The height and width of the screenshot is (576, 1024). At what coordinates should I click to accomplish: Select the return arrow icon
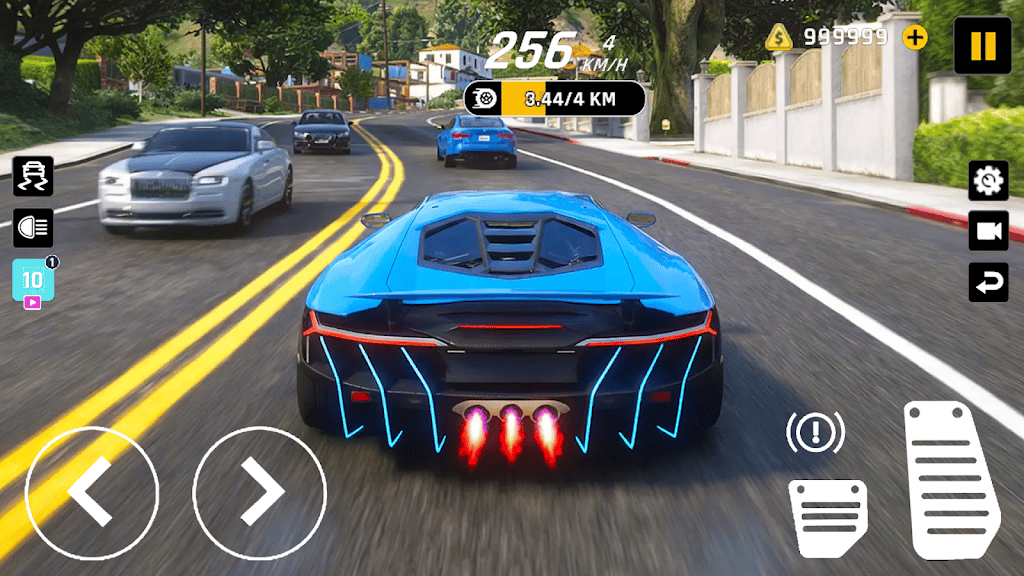coord(988,282)
